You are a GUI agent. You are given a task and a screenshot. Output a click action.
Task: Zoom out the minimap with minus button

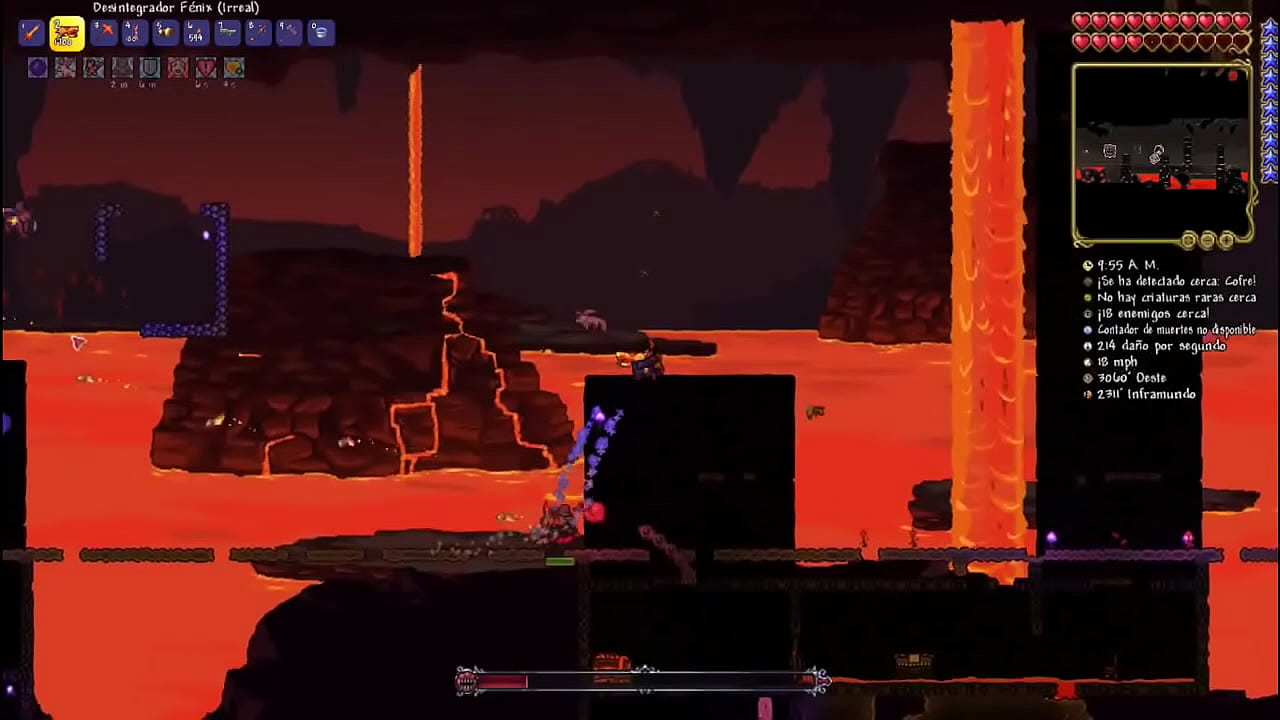point(1207,241)
